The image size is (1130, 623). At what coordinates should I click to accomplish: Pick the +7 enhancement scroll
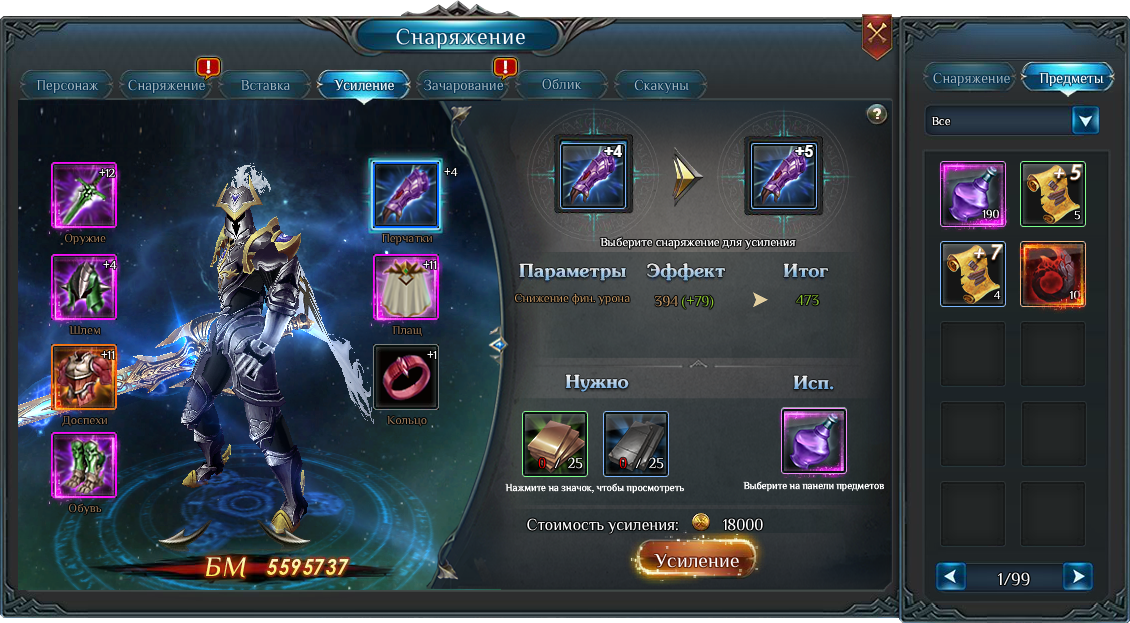973,274
